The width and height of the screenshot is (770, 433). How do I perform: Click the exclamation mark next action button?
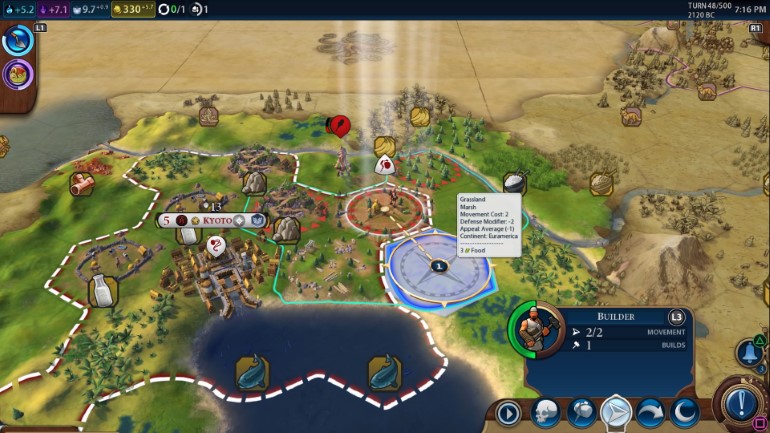(x=741, y=404)
